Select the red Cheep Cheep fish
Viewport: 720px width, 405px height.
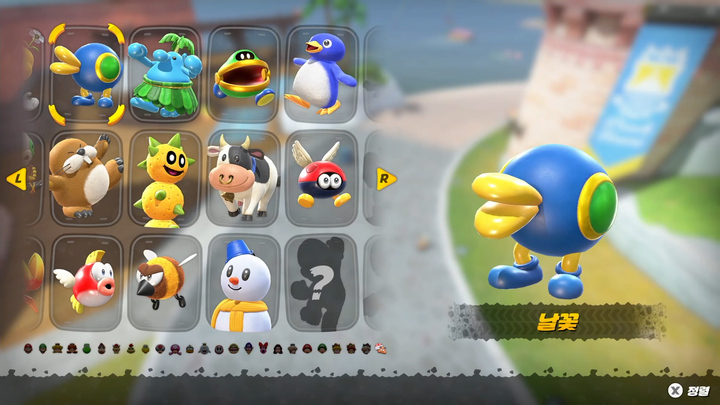(x=86, y=282)
